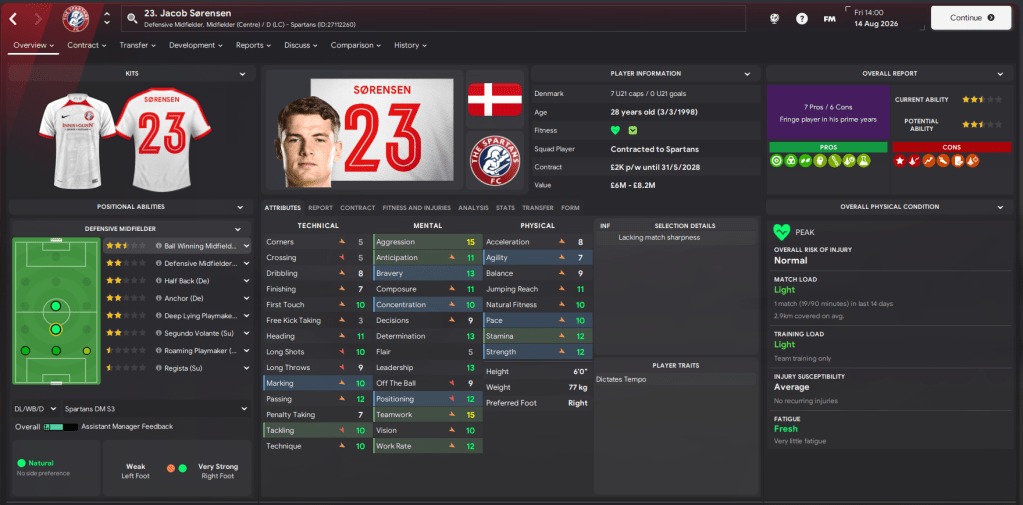Show the Stats tab
Screen dimensions: 1023x505
point(504,207)
